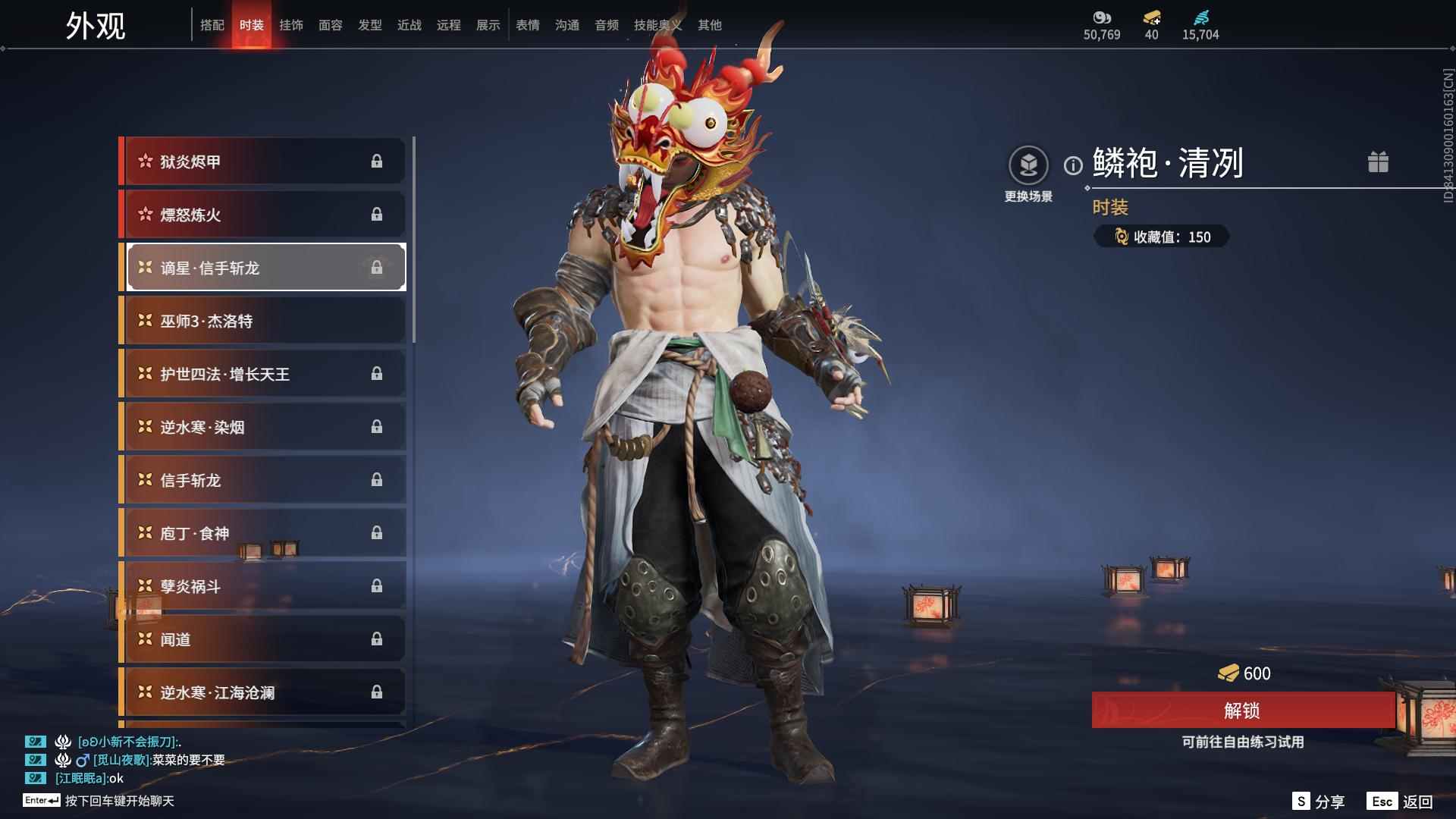Pick the 孽炎祸斗 outfit entry
The image size is (1456, 819).
coord(262,586)
